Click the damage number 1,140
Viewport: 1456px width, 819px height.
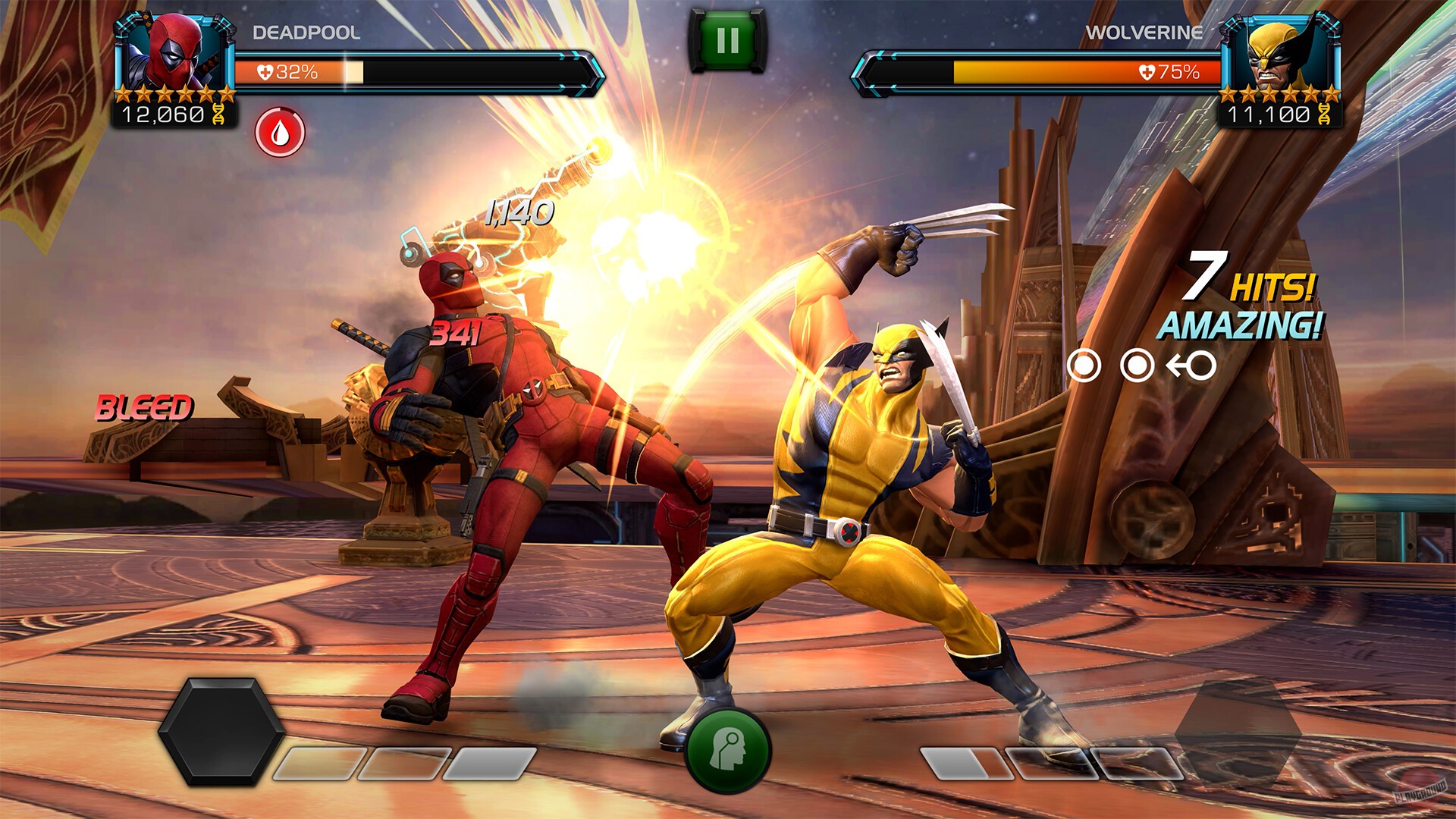point(519,210)
